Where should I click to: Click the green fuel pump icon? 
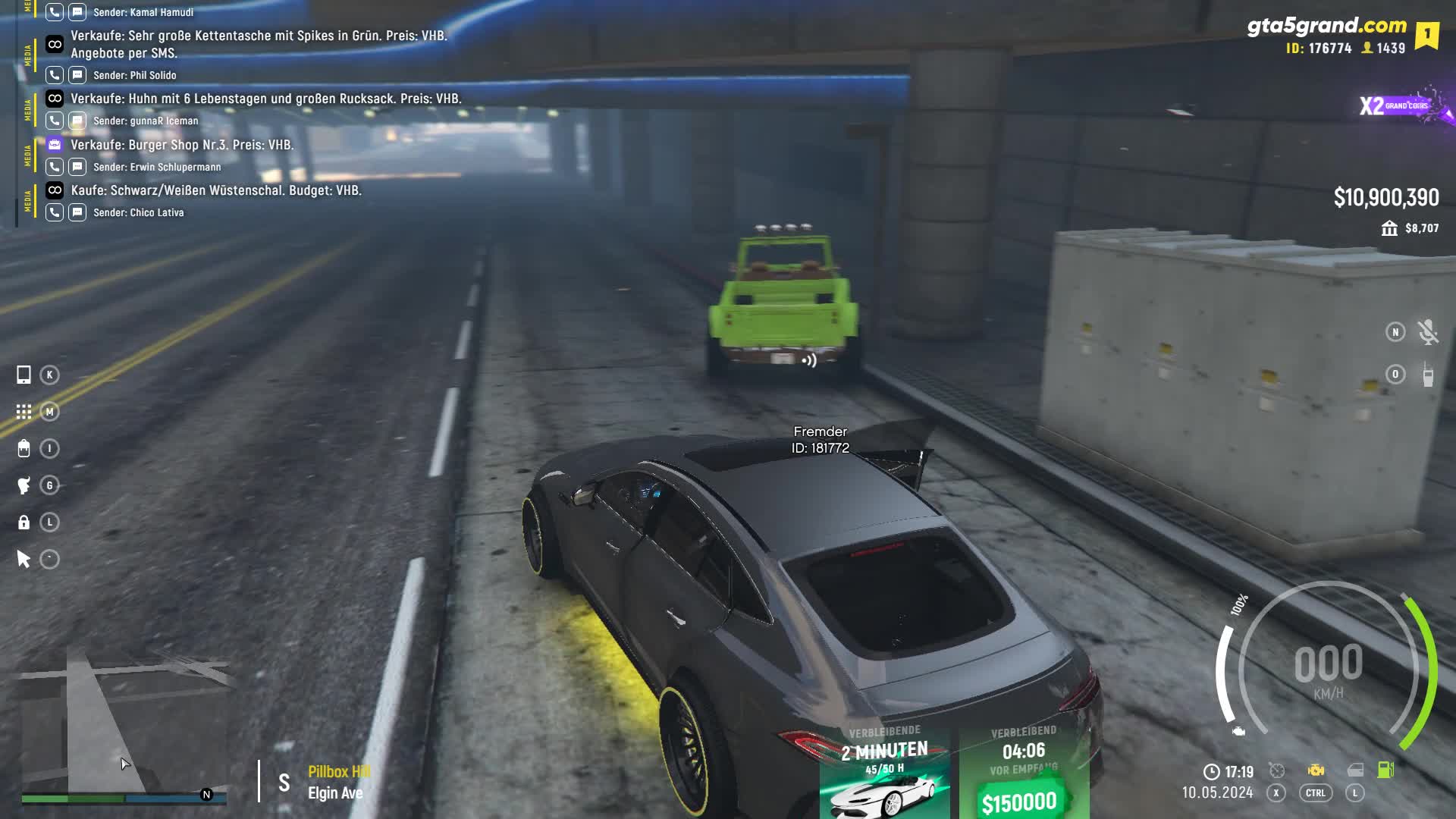[x=1385, y=770]
